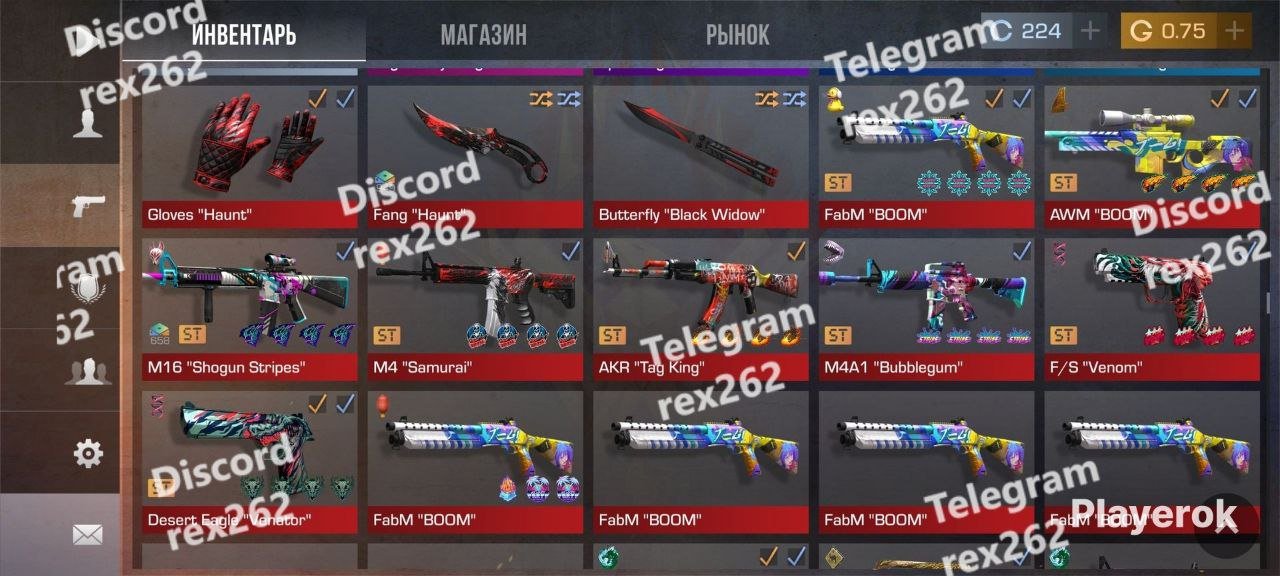Screen dimensions: 1280x576
Task: Switch to the Магазин tab
Action: pos(483,34)
